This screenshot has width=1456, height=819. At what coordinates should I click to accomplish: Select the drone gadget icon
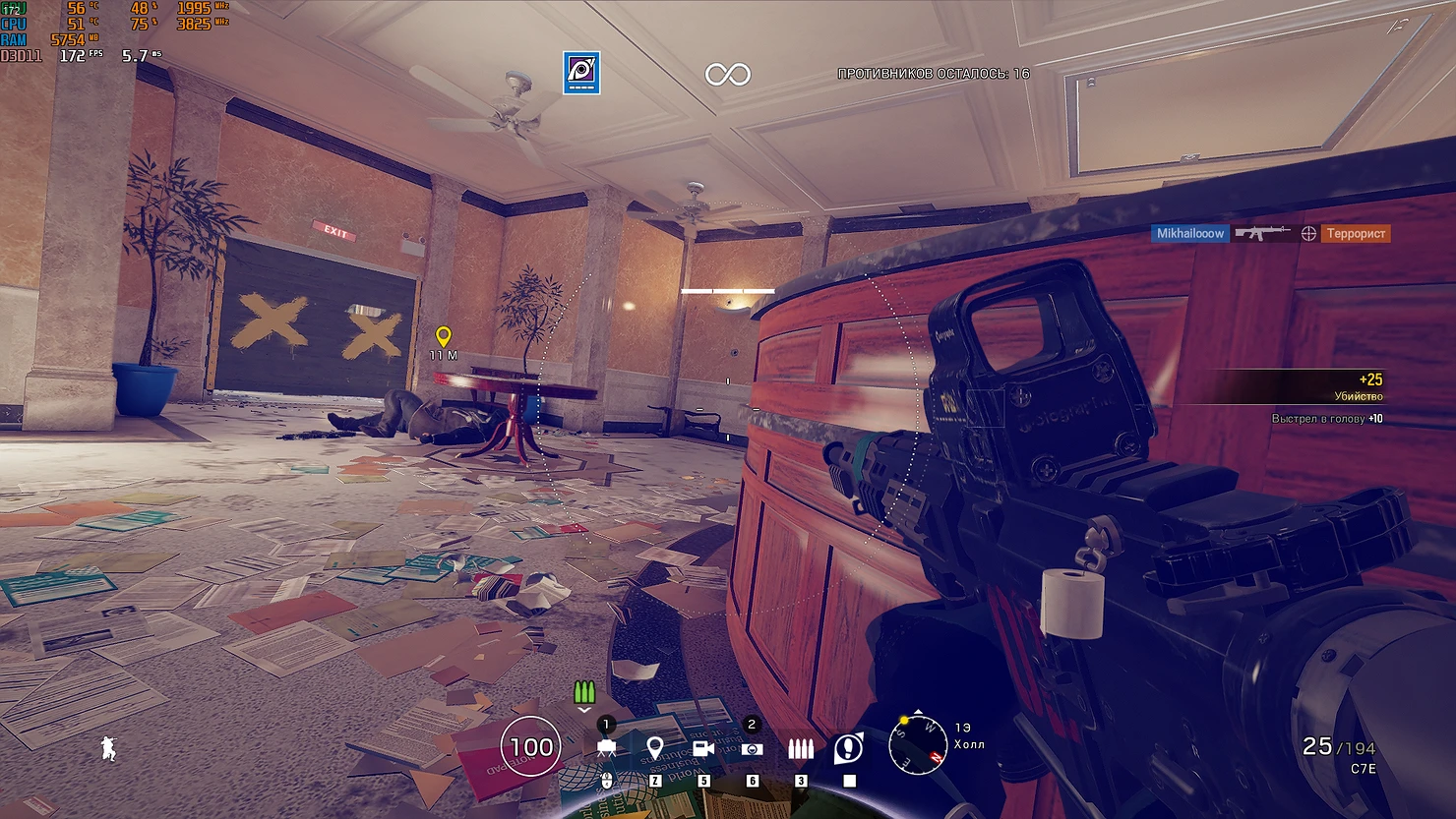[606, 748]
